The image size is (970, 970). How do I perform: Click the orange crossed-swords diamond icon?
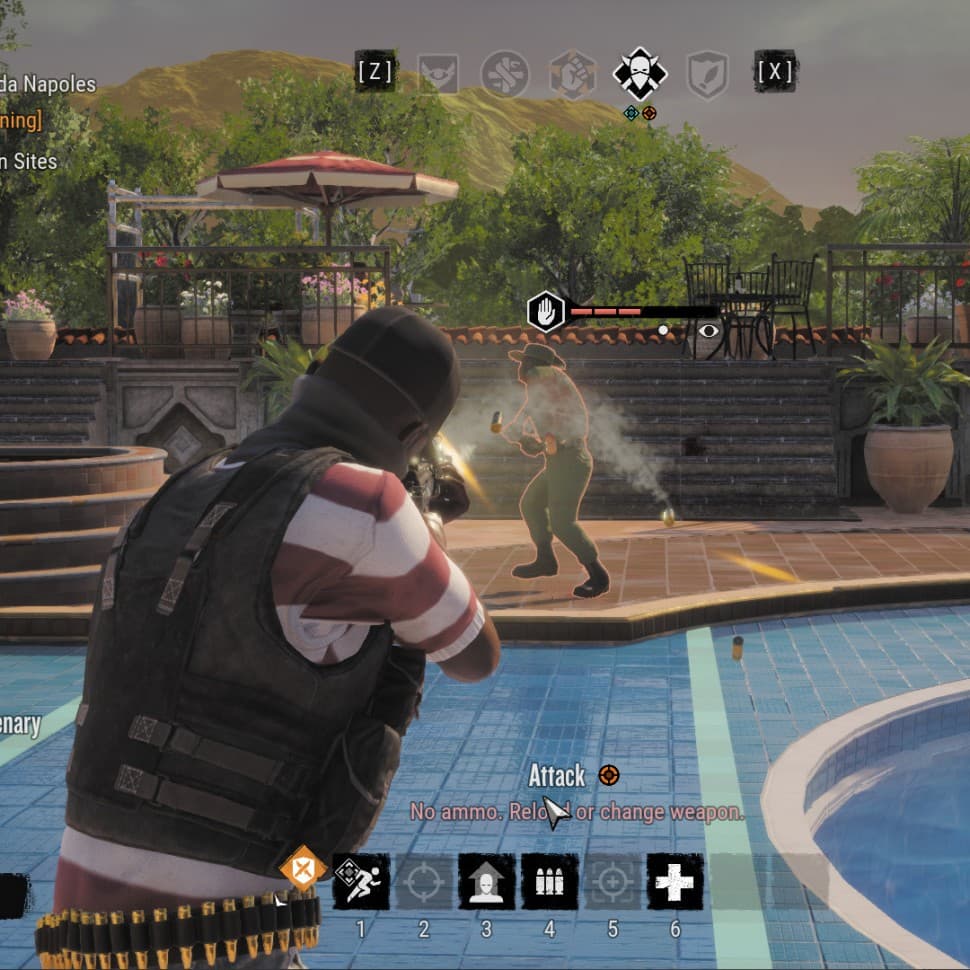302,867
